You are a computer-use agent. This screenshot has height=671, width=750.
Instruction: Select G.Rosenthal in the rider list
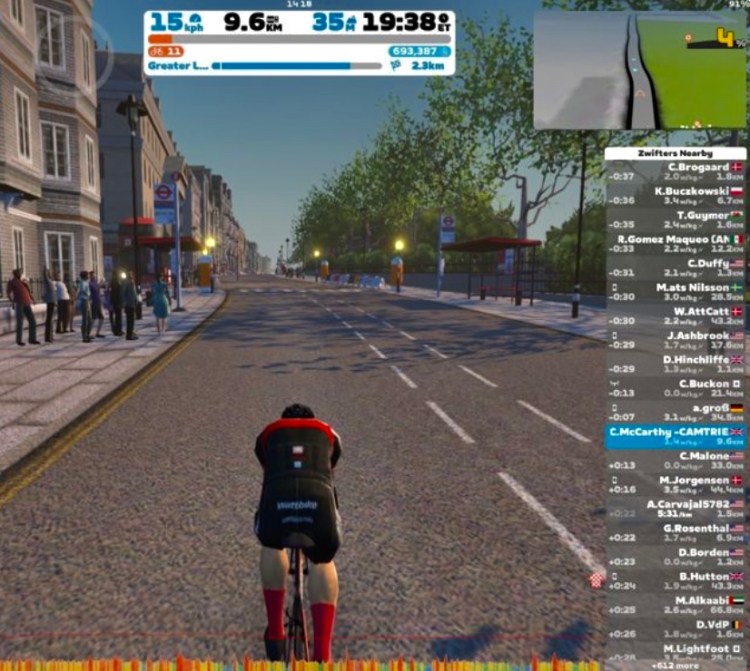click(676, 533)
